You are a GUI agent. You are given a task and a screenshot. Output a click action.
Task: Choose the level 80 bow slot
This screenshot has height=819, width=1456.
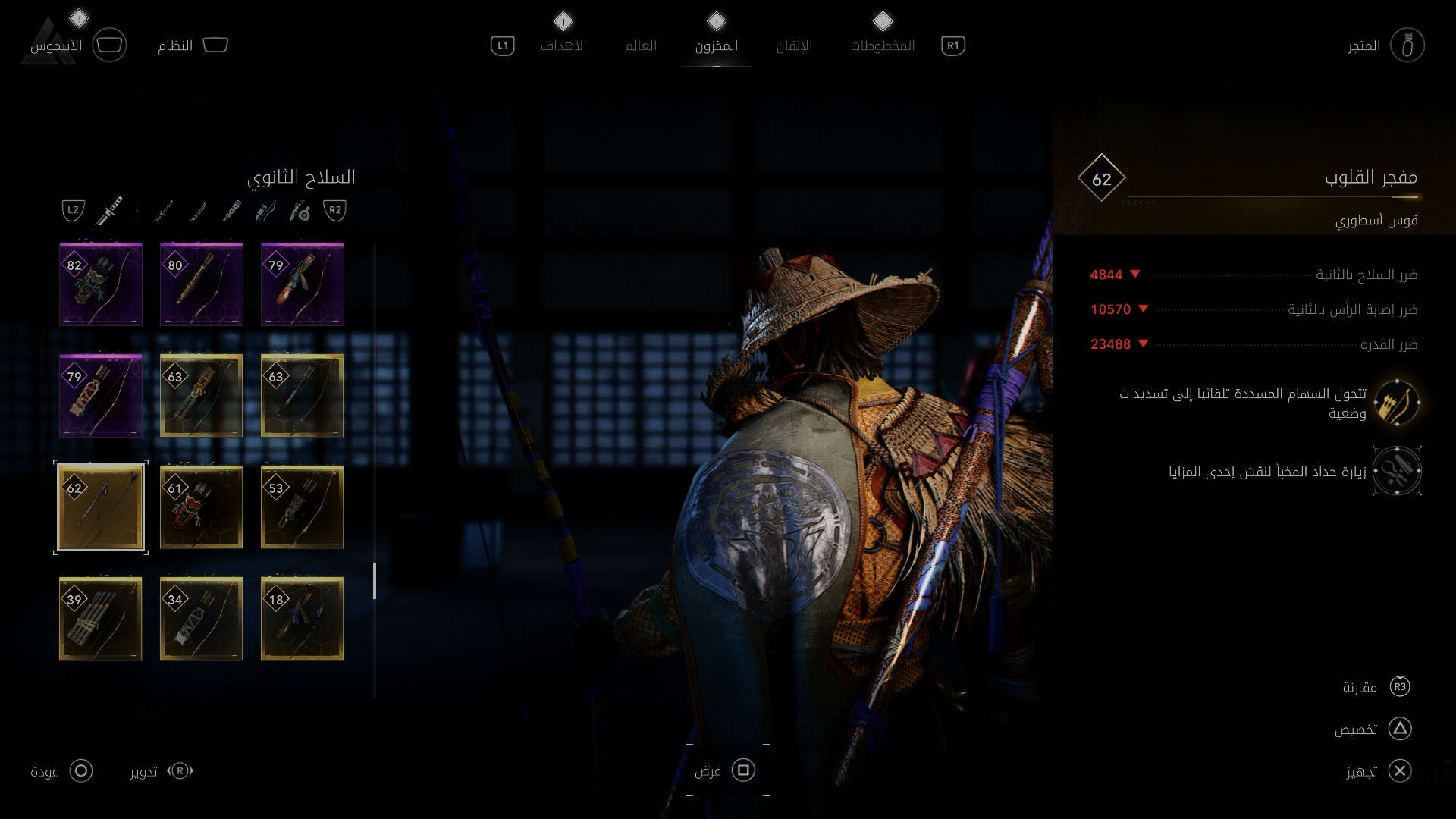202,284
